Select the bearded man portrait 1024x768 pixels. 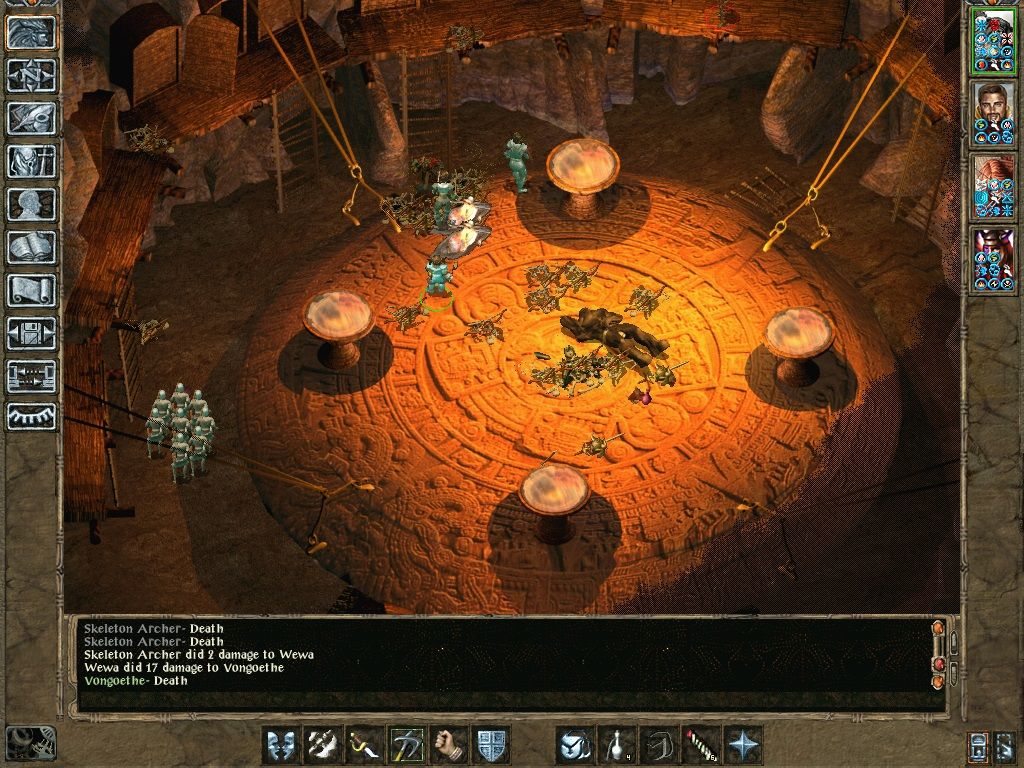point(993,114)
